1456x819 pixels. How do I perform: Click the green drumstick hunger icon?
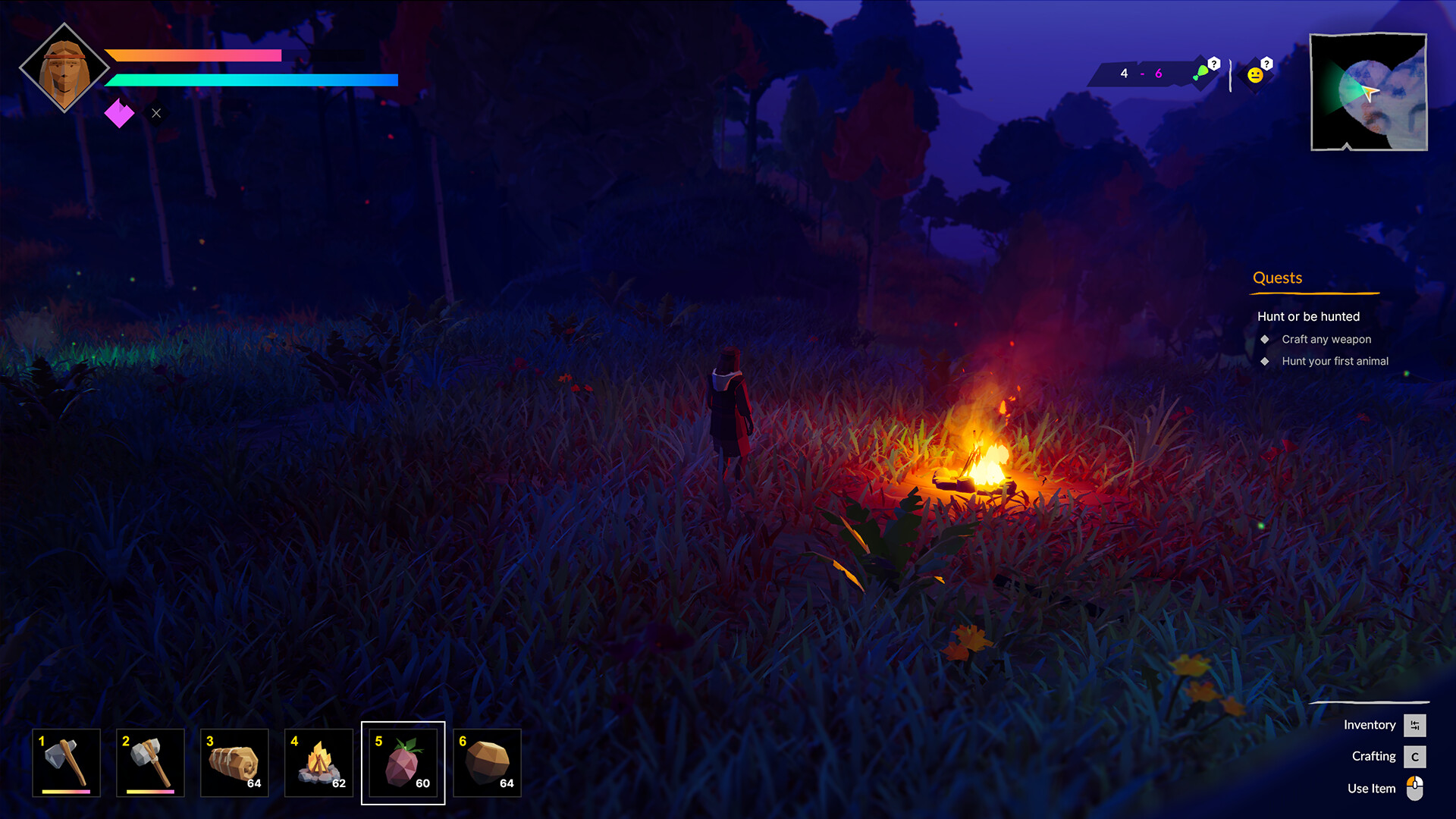(x=1202, y=74)
